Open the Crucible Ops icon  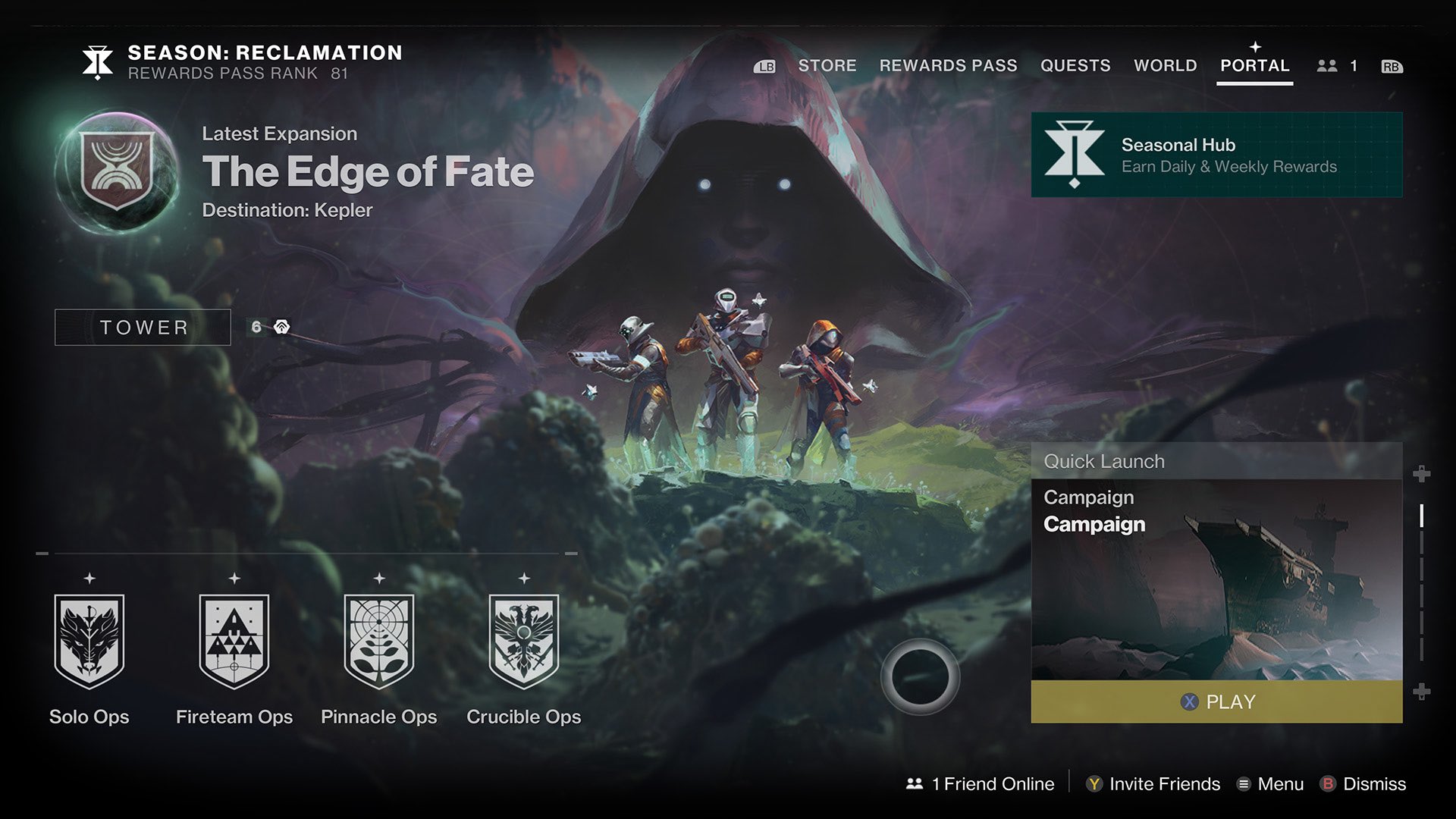[x=522, y=643]
